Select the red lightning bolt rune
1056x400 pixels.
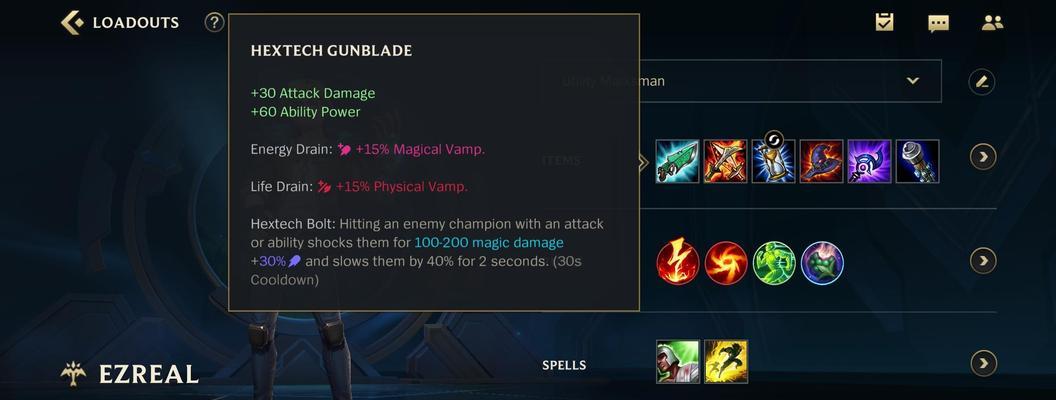677,263
